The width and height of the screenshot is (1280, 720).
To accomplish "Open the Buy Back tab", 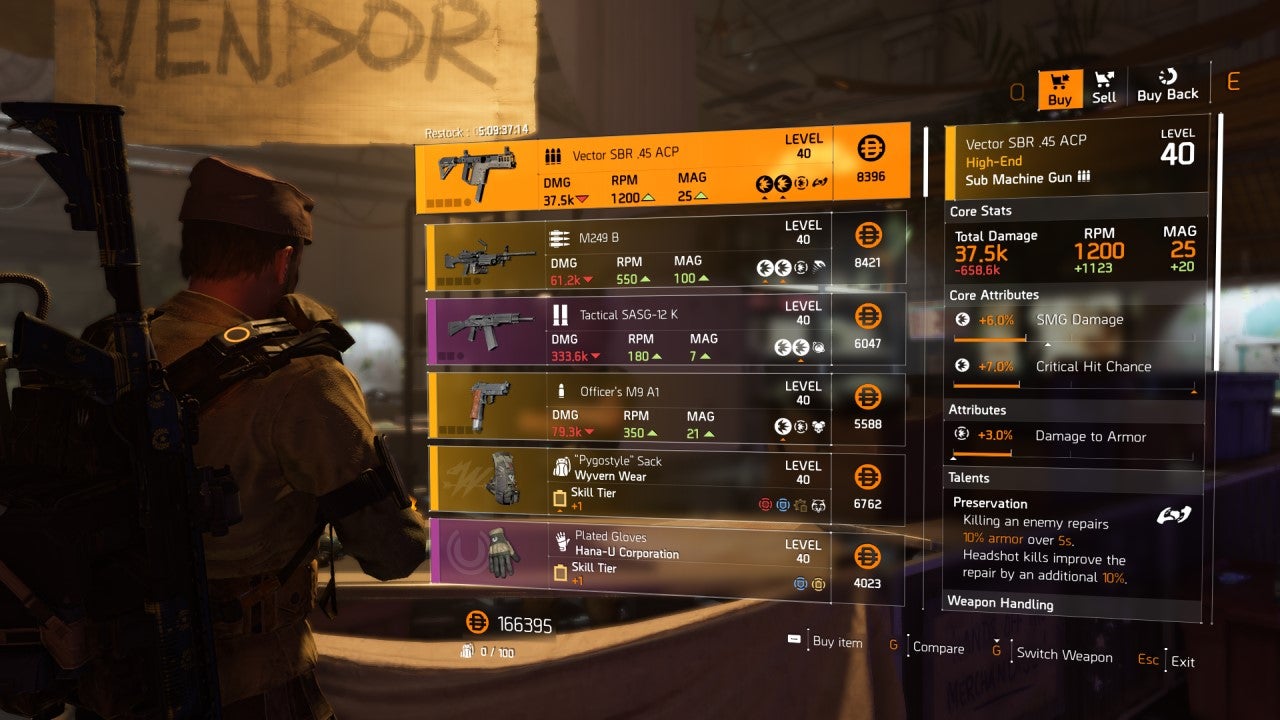I will click(x=1167, y=88).
